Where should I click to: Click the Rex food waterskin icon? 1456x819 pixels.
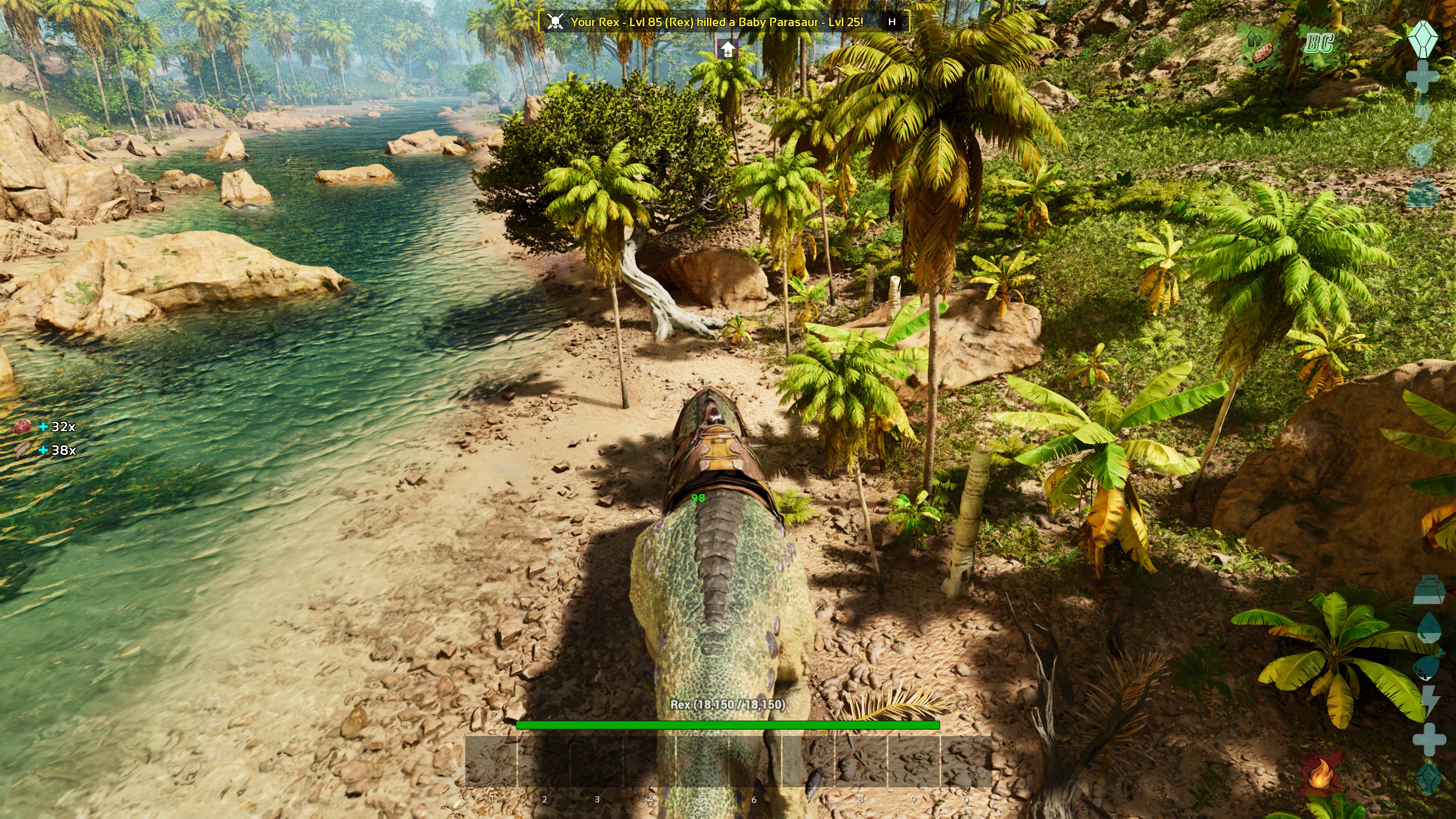[x=1427, y=667]
